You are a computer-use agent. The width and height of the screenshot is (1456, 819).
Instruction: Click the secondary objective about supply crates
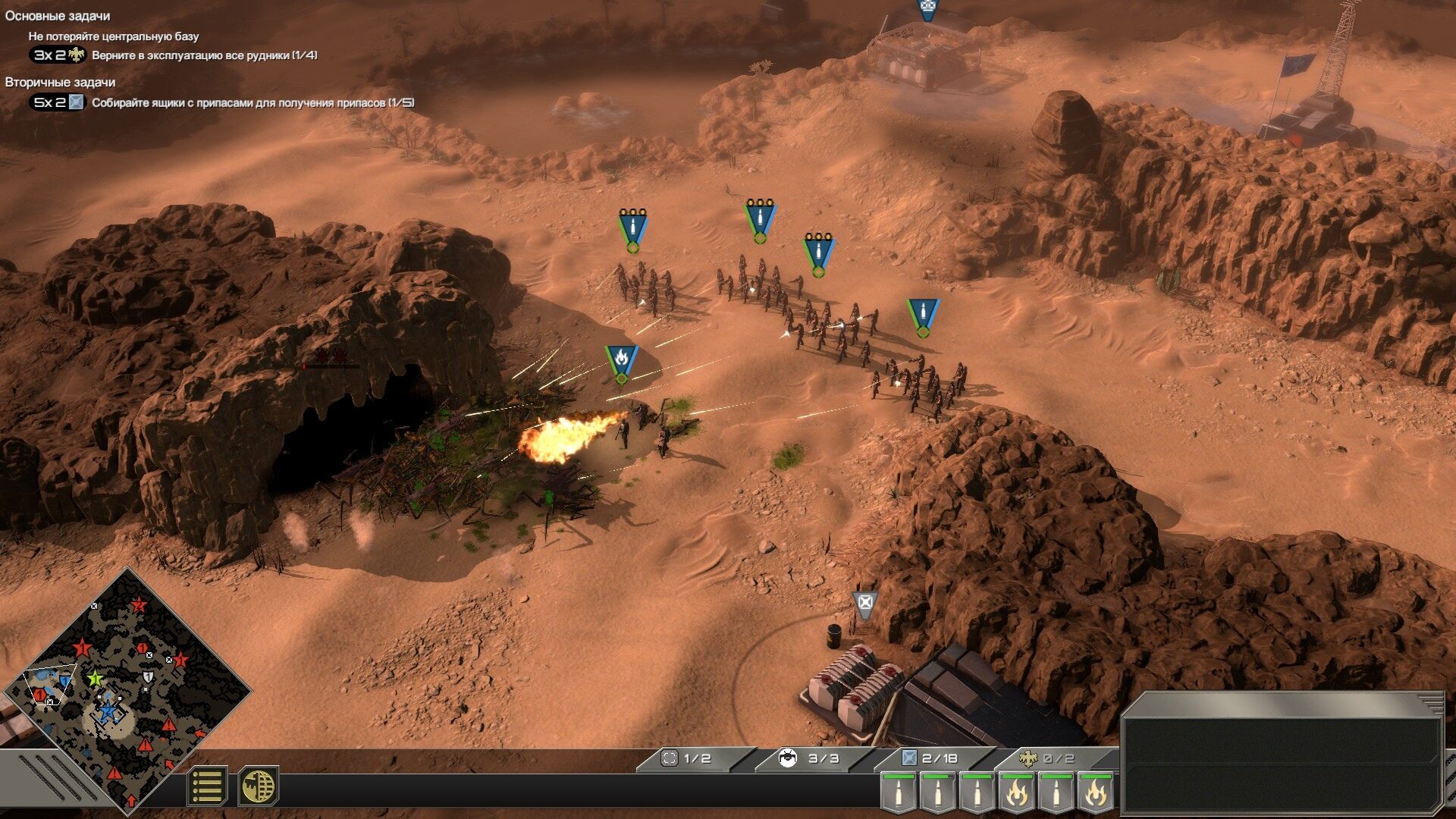coord(253,102)
